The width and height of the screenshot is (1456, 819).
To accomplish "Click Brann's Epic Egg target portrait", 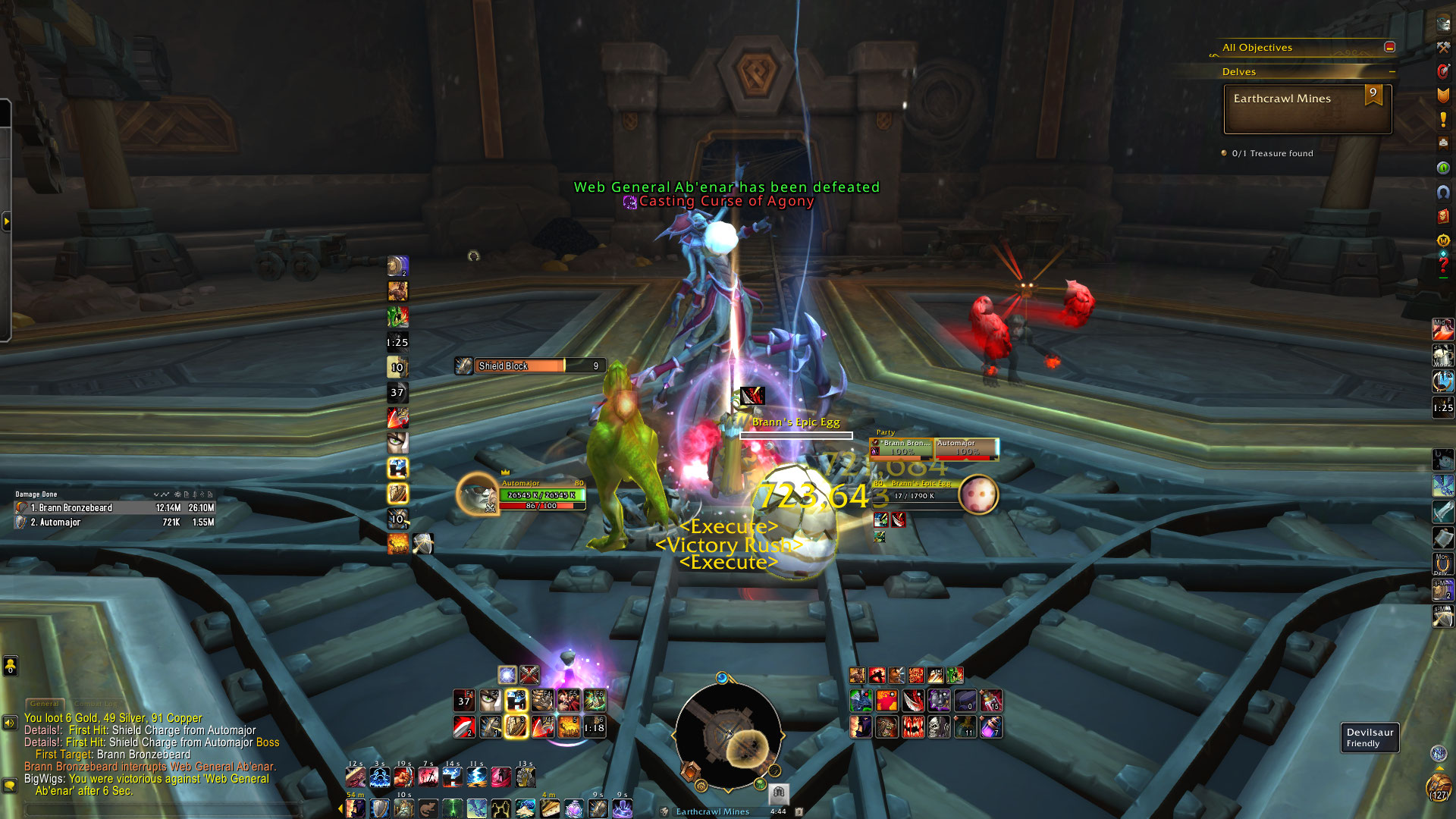I will (x=978, y=495).
